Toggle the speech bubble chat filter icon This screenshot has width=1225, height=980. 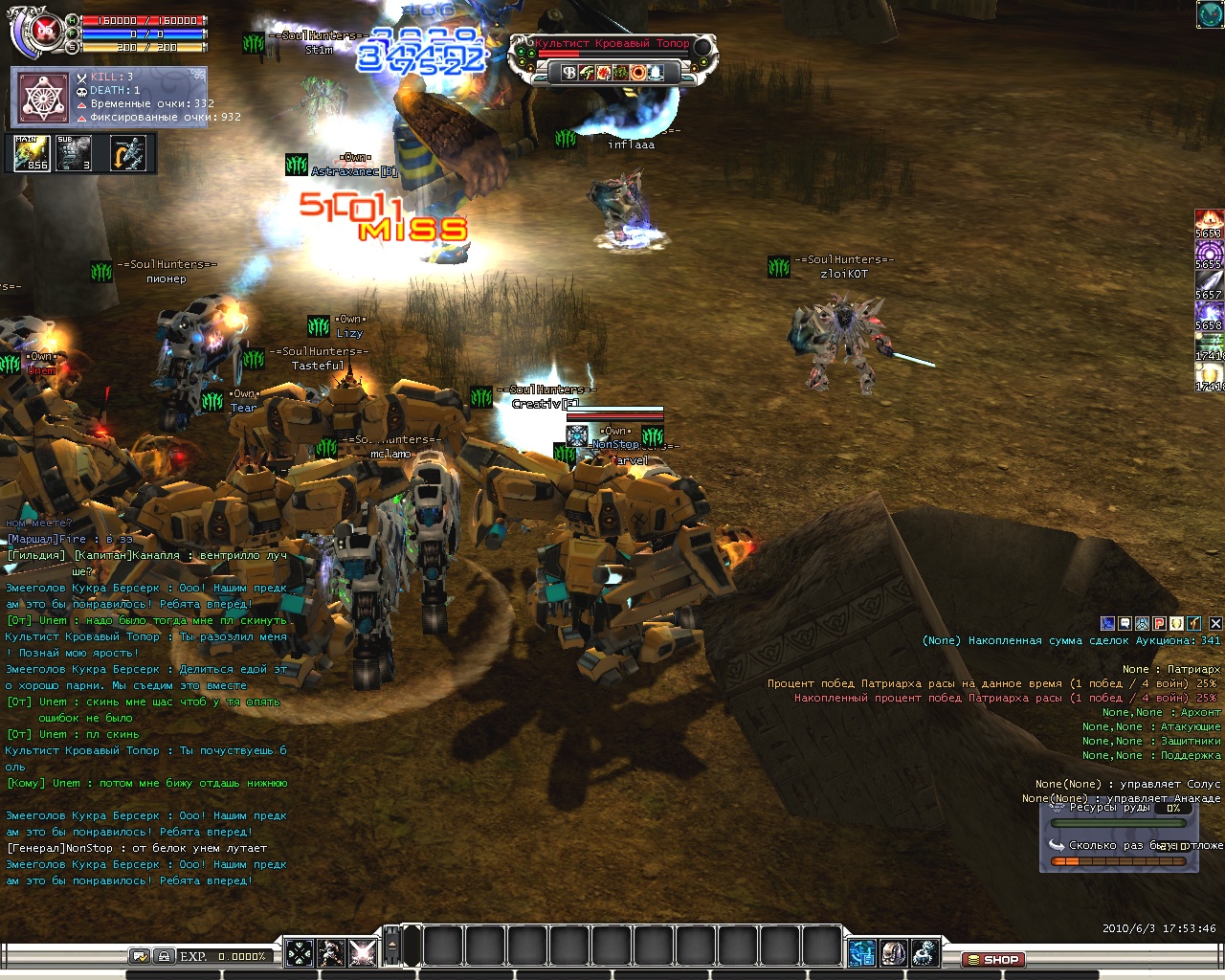[1125, 623]
